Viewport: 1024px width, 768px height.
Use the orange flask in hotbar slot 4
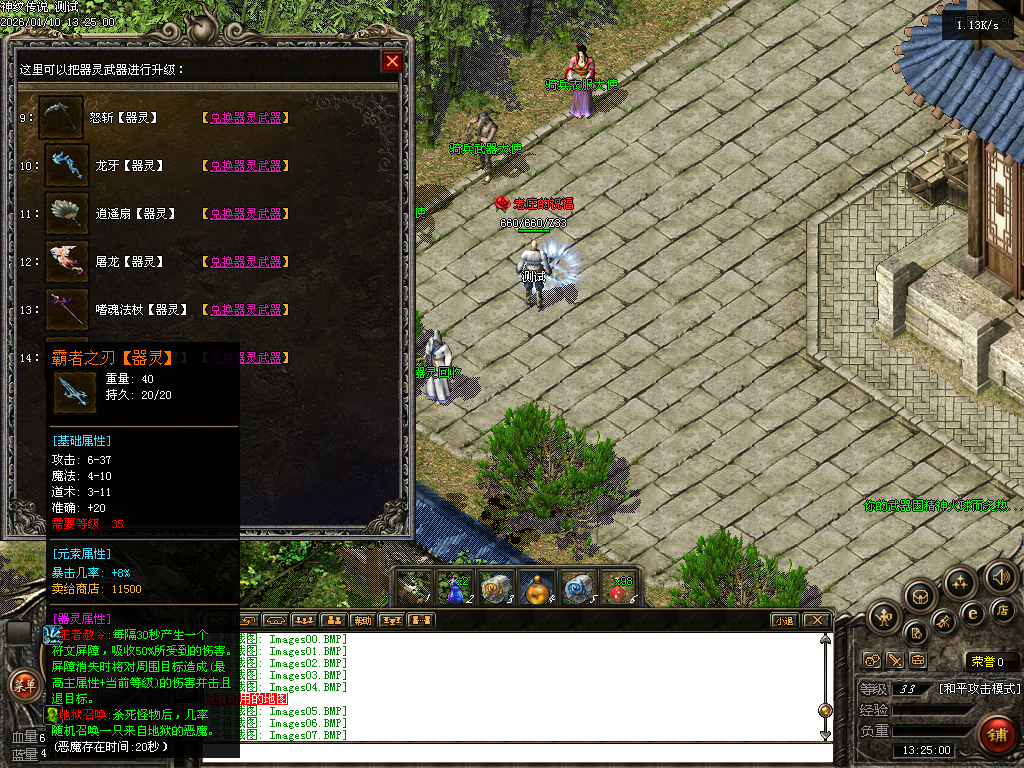[538, 588]
